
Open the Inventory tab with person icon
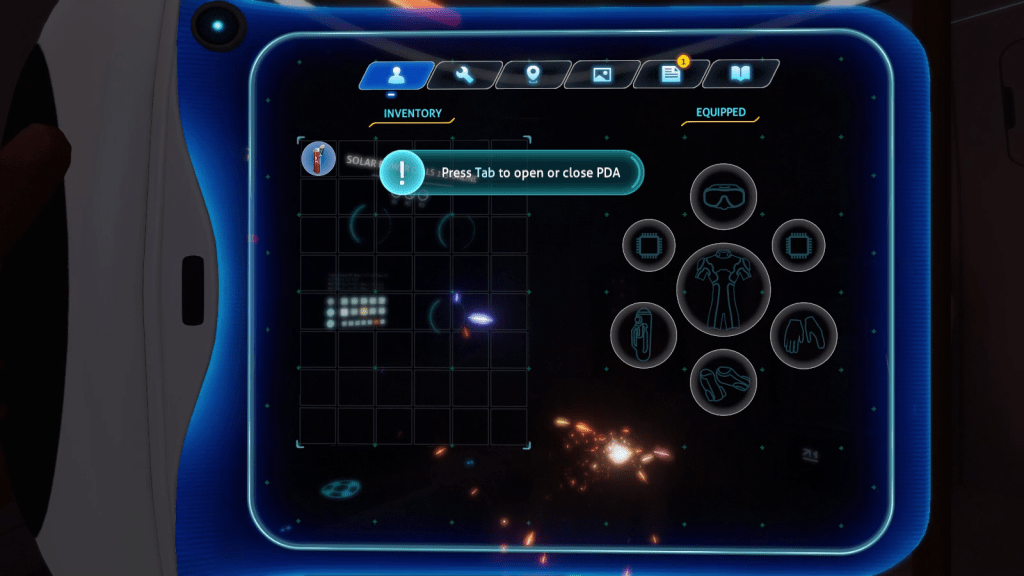pos(396,75)
